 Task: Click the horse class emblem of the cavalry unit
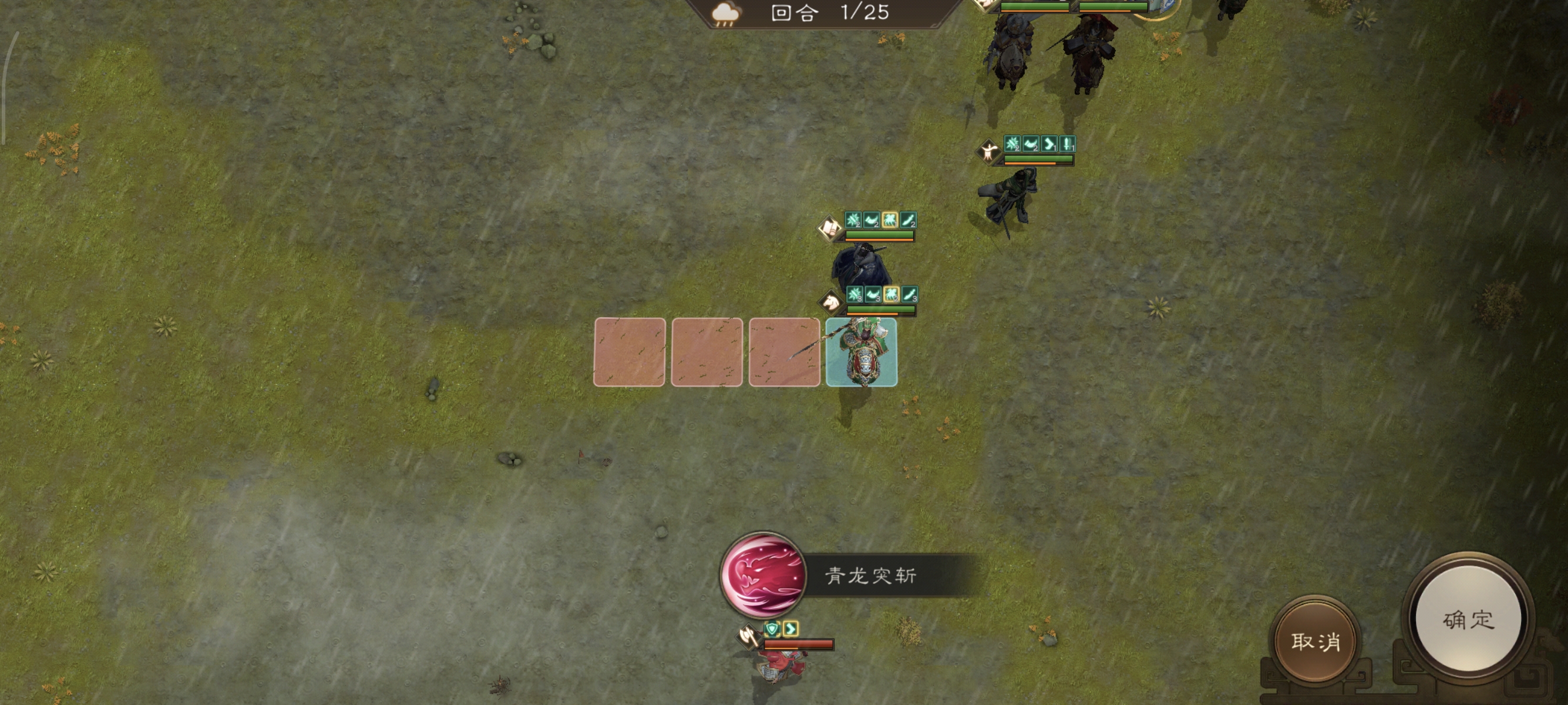coord(832,302)
